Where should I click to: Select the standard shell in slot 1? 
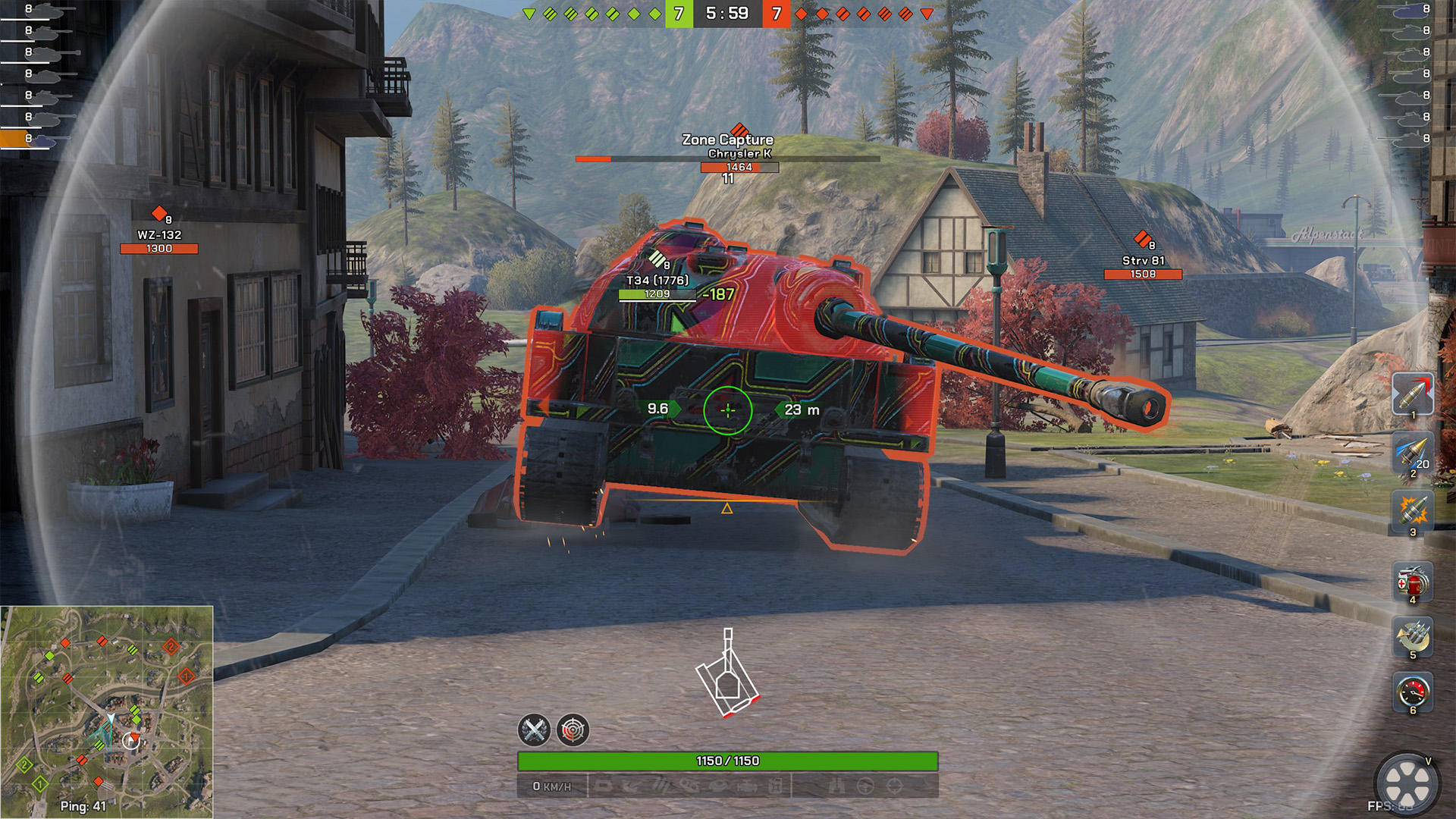1412,394
